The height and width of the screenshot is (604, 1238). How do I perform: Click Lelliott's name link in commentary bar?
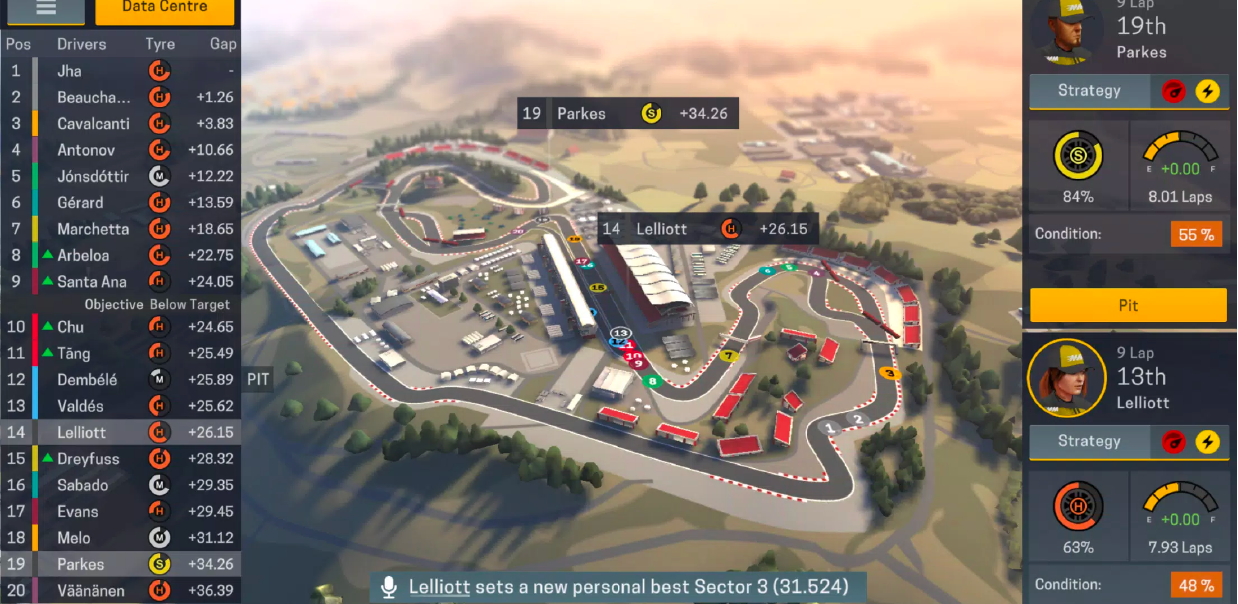(x=439, y=587)
